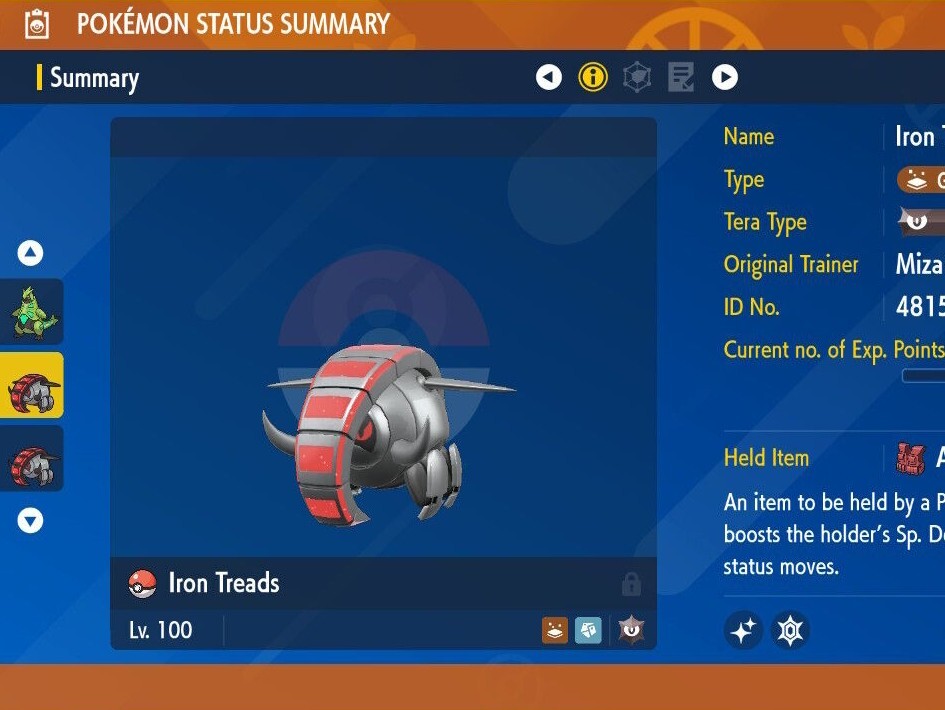The height and width of the screenshot is (710, 945).
Task: Click the orange Ground type icon under Lv. 100
Action: click(x=555, y=630)
